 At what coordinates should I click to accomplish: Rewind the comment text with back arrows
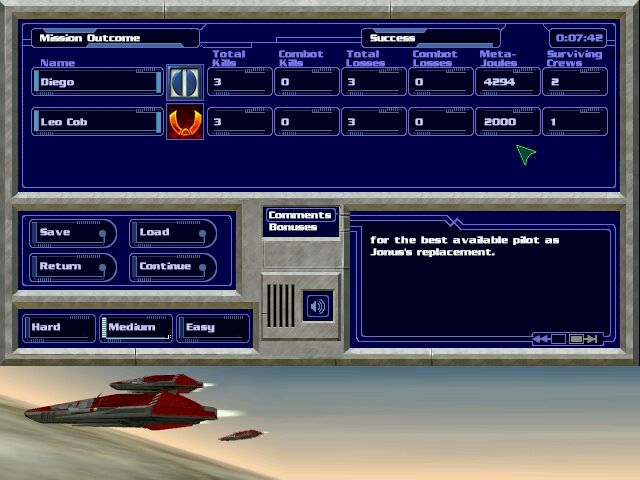point(541,339)
